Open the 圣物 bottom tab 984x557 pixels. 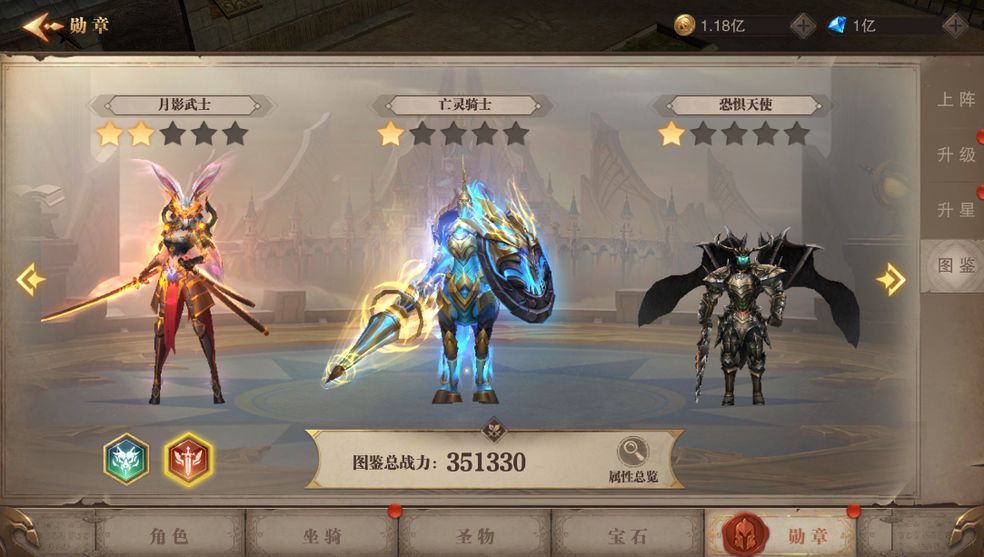pos(474,535)
